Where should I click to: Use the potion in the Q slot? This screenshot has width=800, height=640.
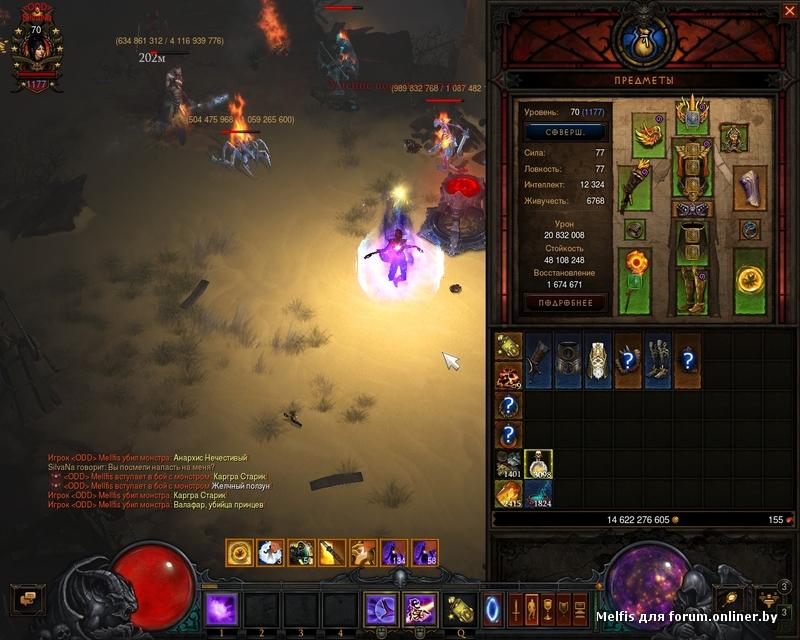coord(460,608)
